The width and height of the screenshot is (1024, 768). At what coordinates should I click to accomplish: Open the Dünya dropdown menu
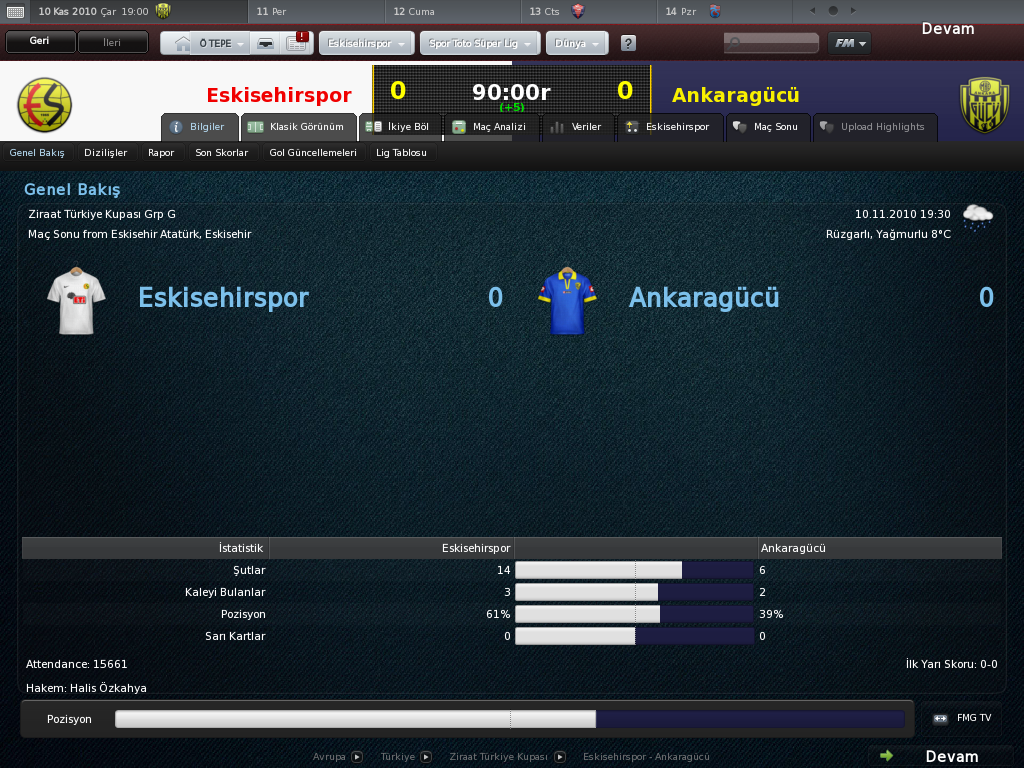pos(576,44)
